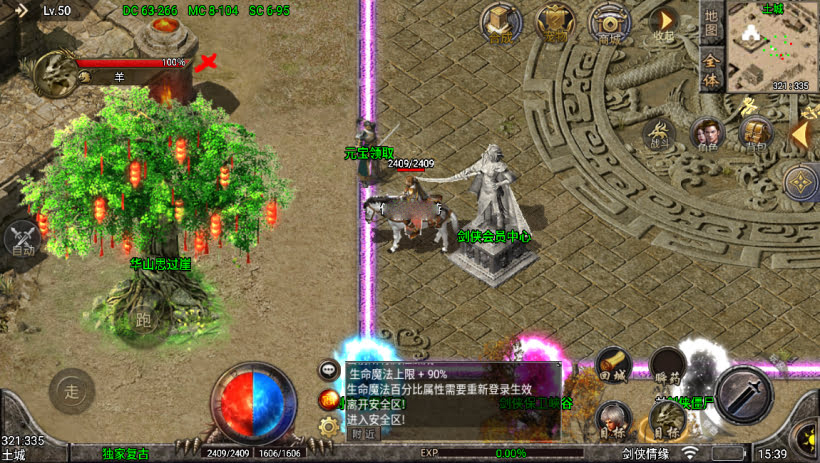820x463 pixels.
Task: Open the 宠物 pet menu
Action: pyautogui.click(x=553, y=22)
